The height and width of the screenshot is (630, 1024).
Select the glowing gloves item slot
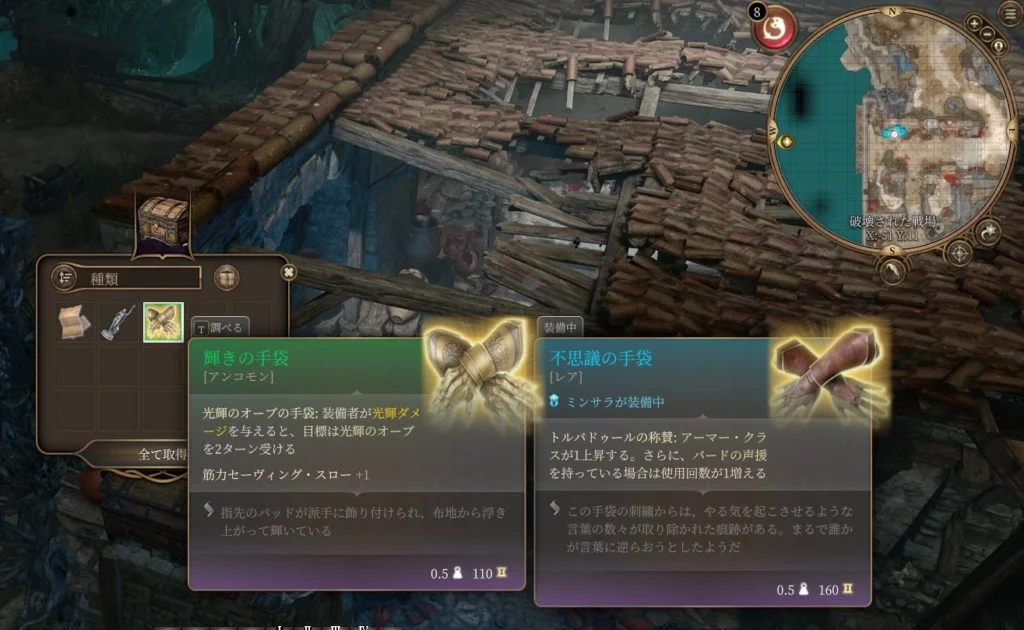tap(163, 323)
